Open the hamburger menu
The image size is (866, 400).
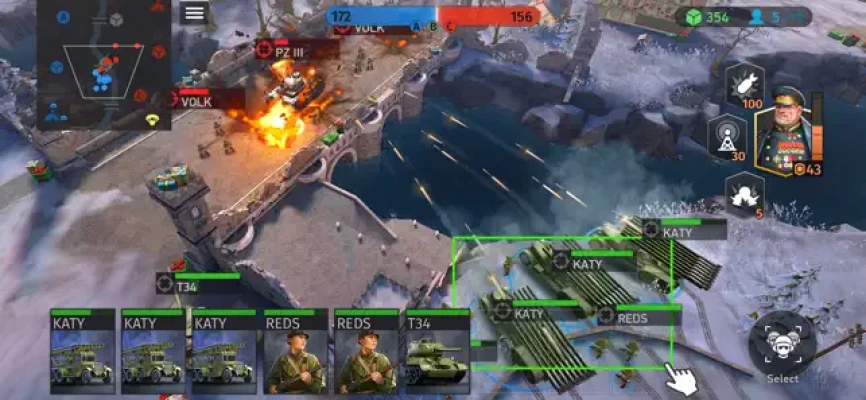[x=195, y=13]
